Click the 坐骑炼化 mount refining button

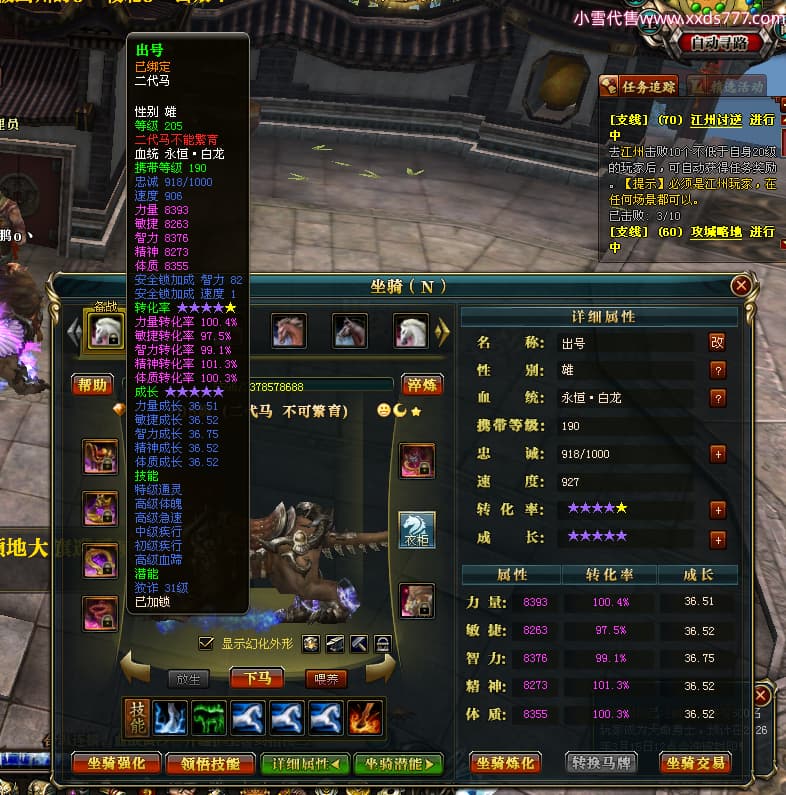click(x=506, y=763)
